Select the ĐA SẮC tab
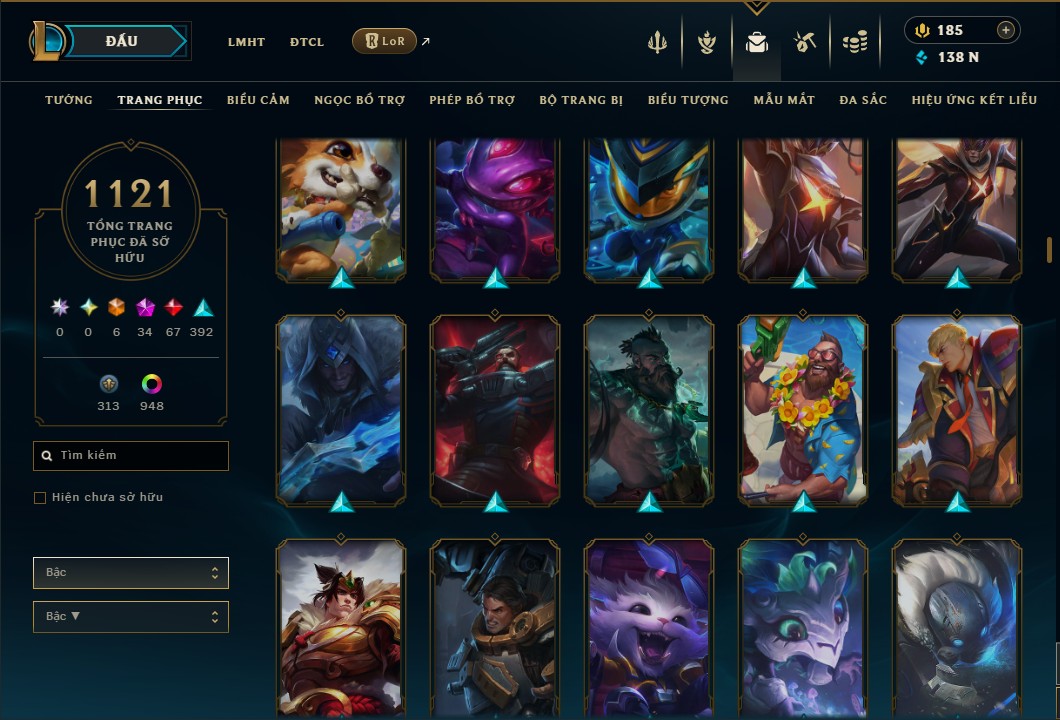The height and width of the screenshot is (720, 1060). [x=863, y=100]
